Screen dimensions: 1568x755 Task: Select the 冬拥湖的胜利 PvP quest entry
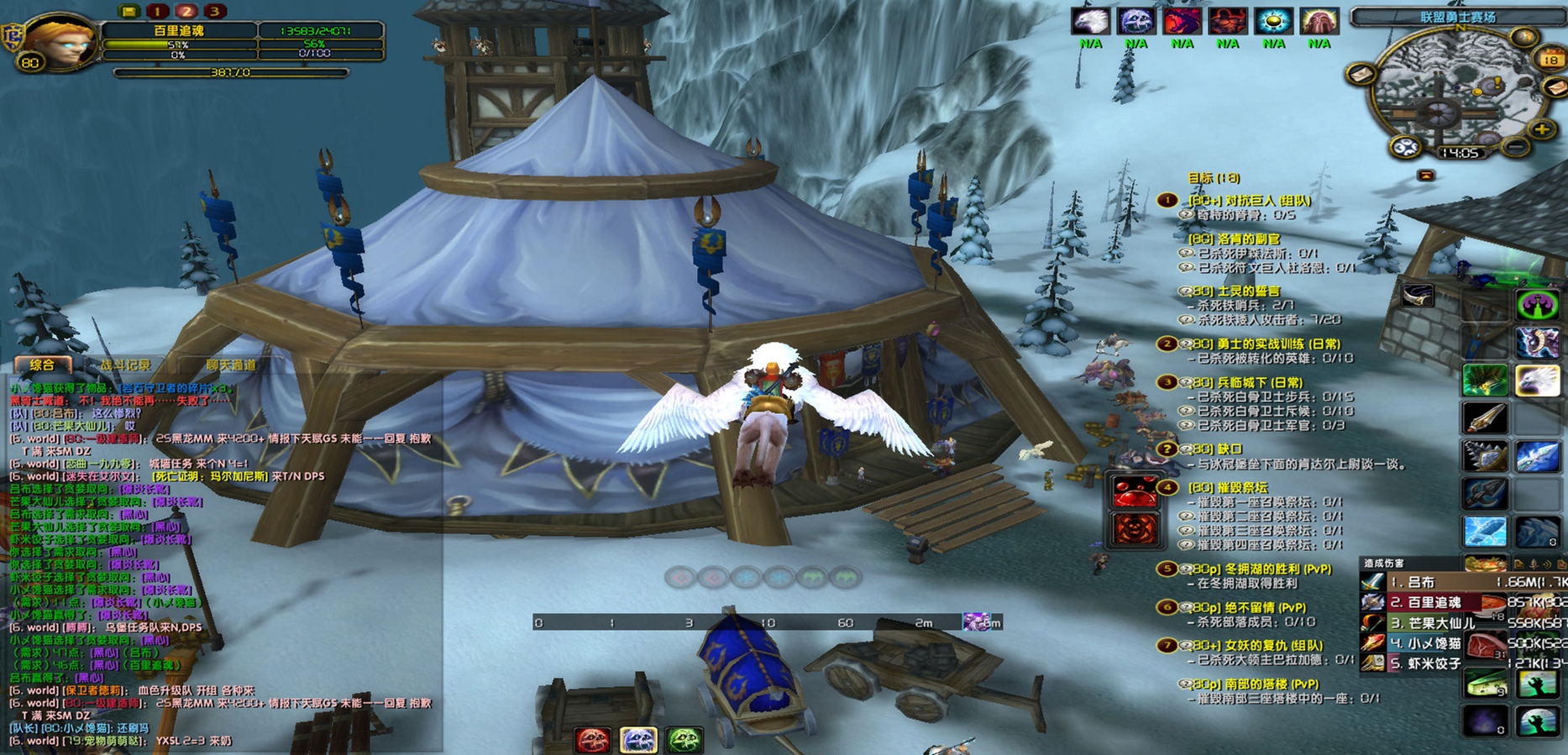(1261, 569)
